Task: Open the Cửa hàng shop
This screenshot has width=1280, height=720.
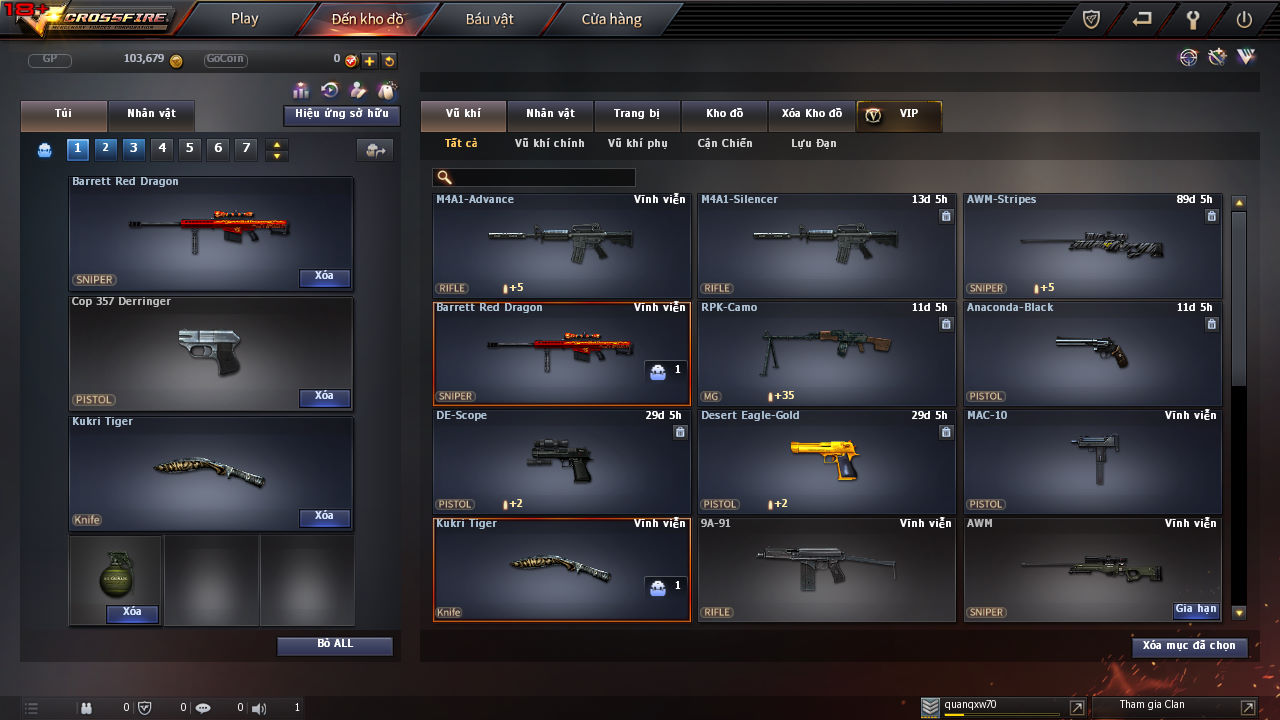Action: pos(611,19)
